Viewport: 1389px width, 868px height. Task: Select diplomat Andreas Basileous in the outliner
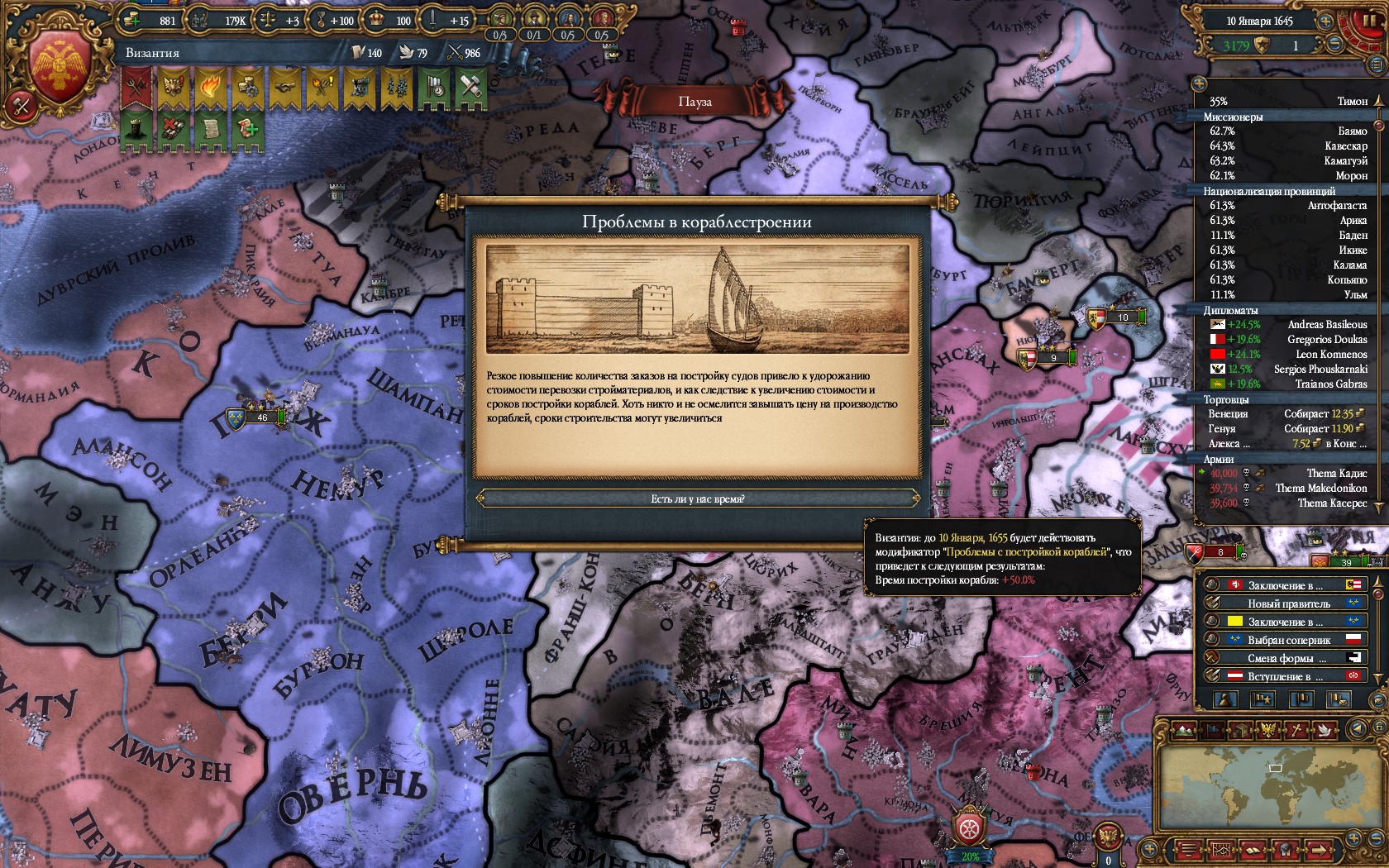[x=1287, y=324]
